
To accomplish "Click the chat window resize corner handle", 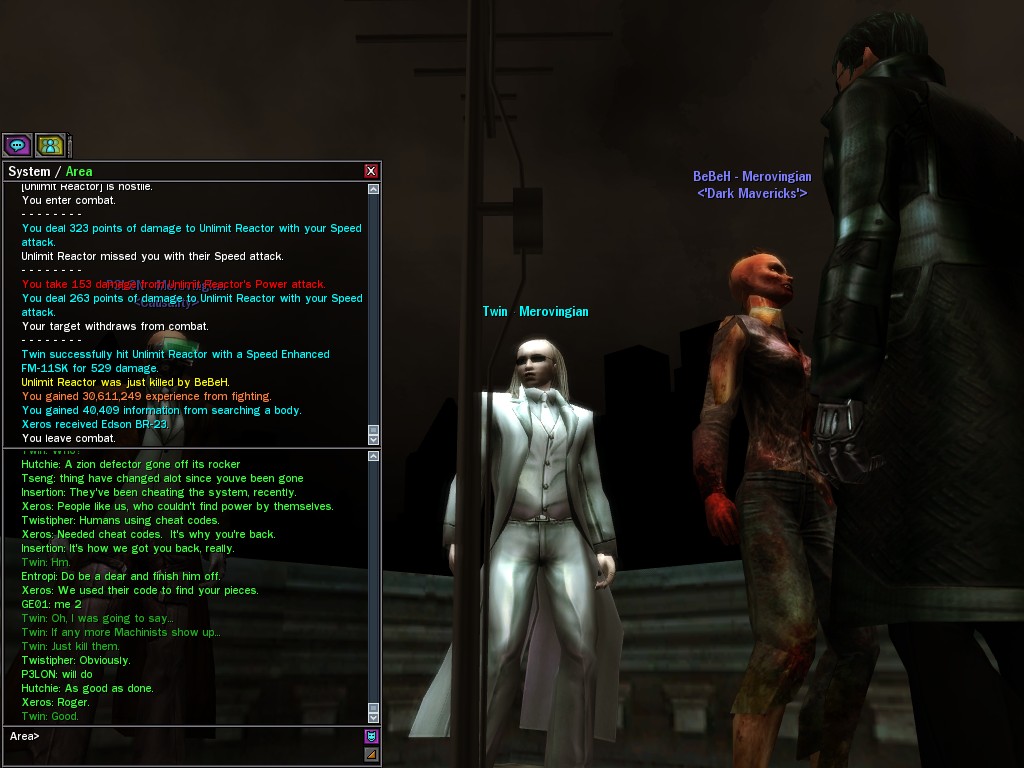I will [371, 754].
